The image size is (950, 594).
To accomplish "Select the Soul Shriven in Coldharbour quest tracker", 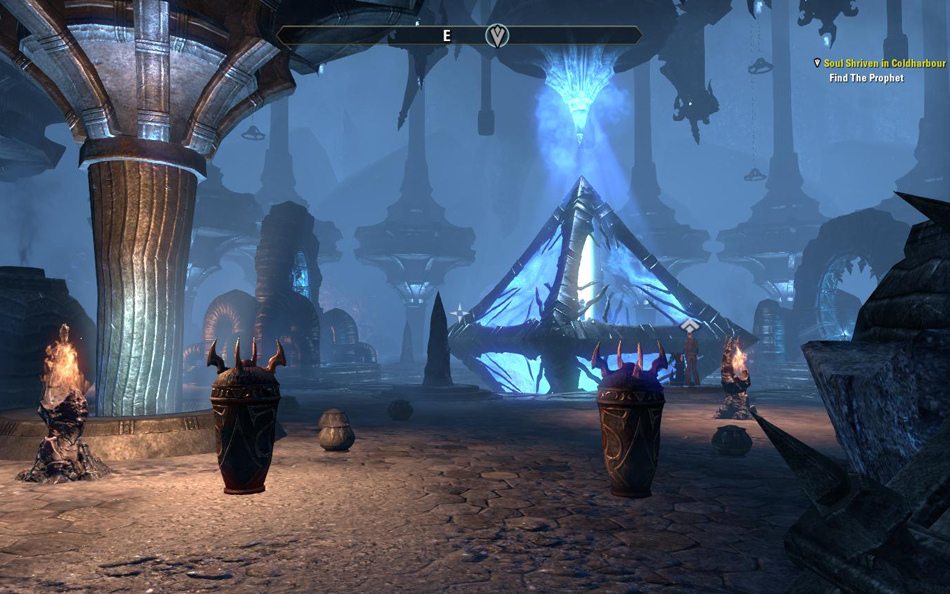I will point(884,63).
